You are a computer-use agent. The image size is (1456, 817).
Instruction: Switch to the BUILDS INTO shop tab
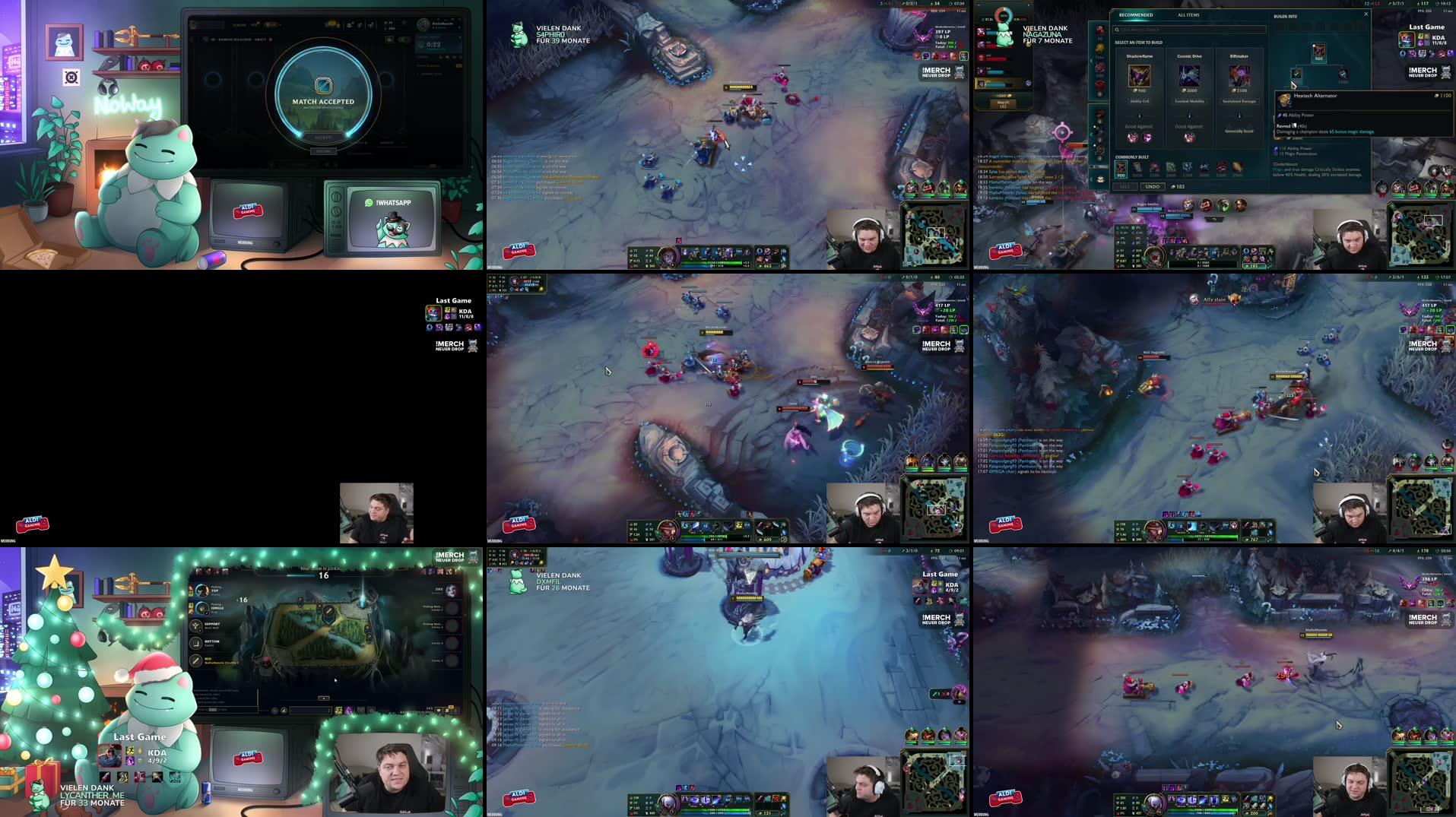(x=1286, y=16)
